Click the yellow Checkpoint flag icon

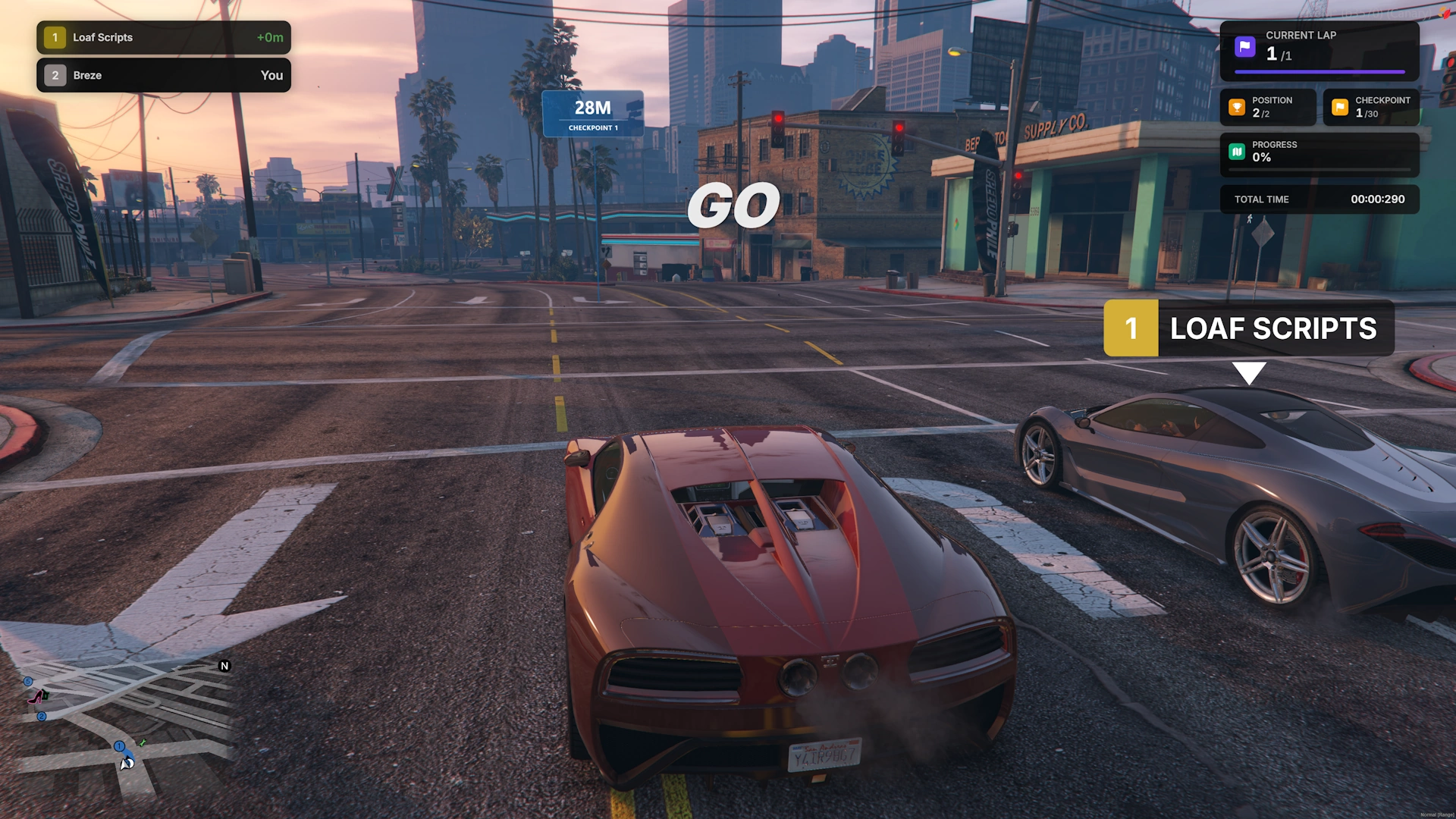1340,108
